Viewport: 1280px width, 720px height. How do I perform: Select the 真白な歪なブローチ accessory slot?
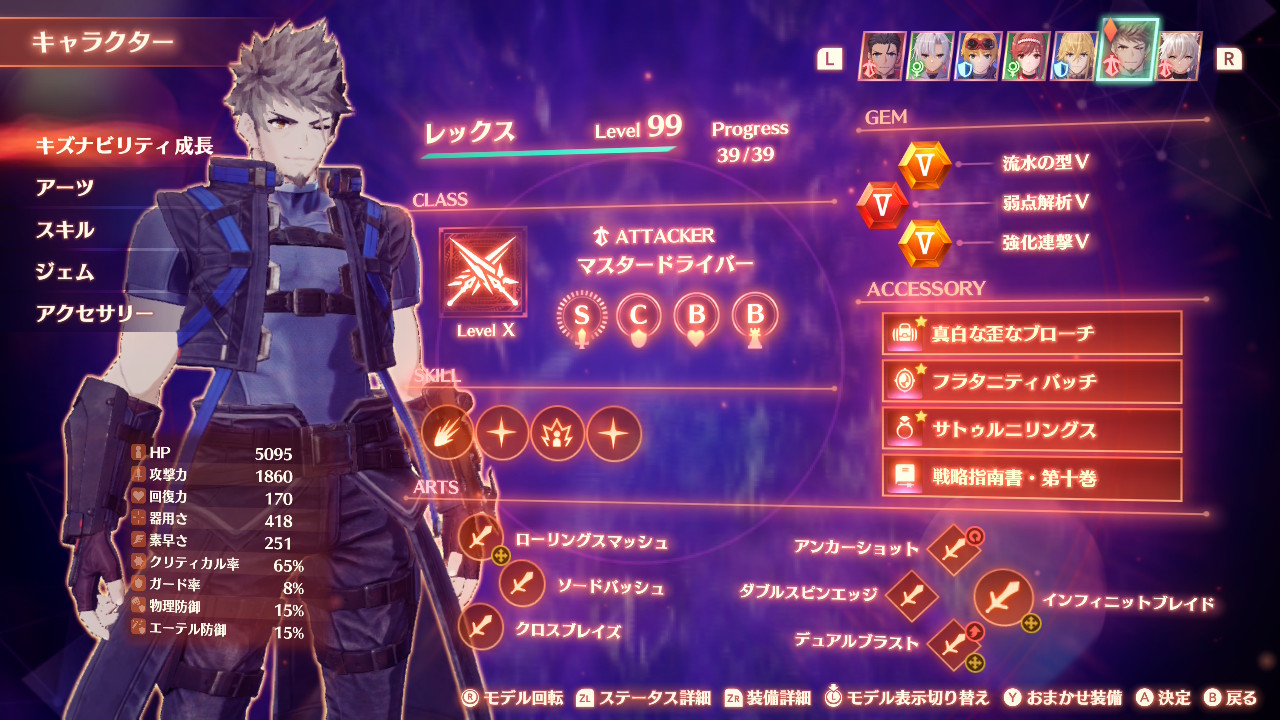coord(1031,333)
